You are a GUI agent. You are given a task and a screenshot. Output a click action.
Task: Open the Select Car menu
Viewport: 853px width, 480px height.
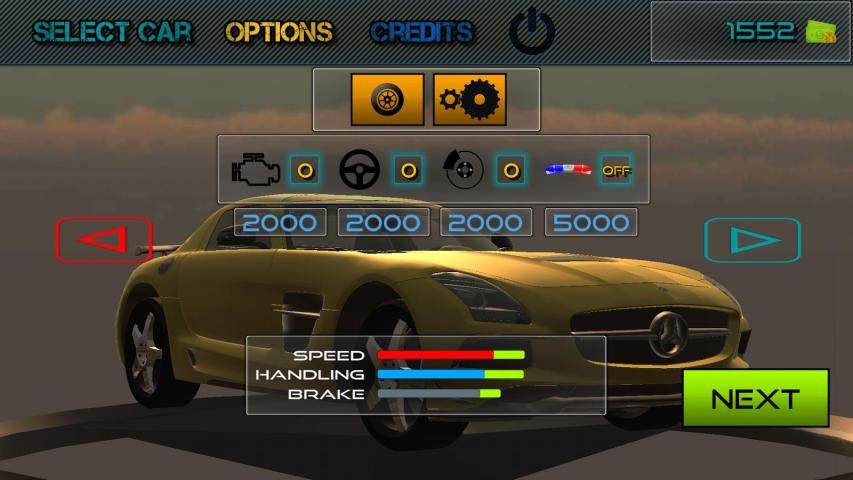[112, 32]
